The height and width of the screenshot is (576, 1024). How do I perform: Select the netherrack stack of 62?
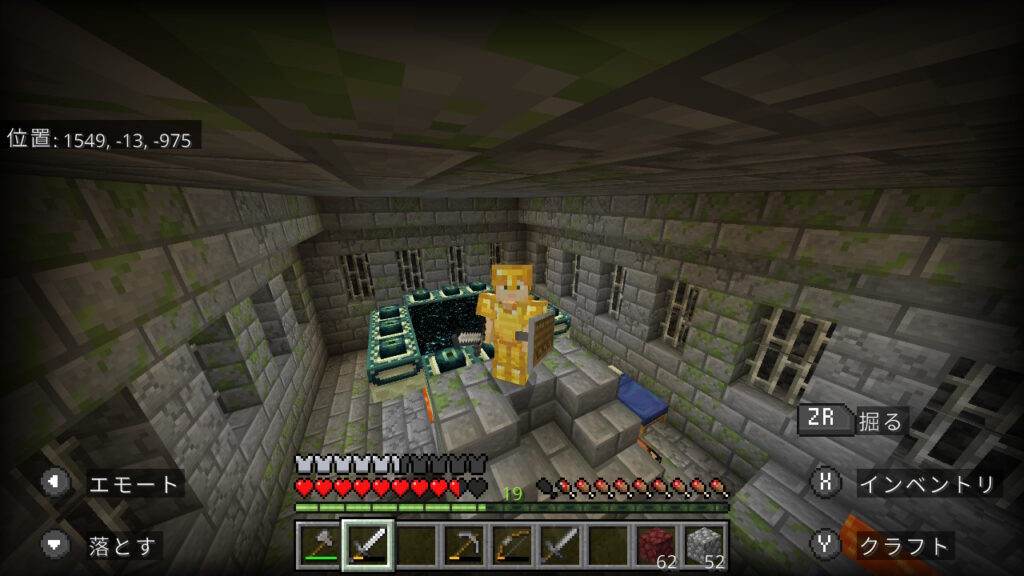pos(657,545)
